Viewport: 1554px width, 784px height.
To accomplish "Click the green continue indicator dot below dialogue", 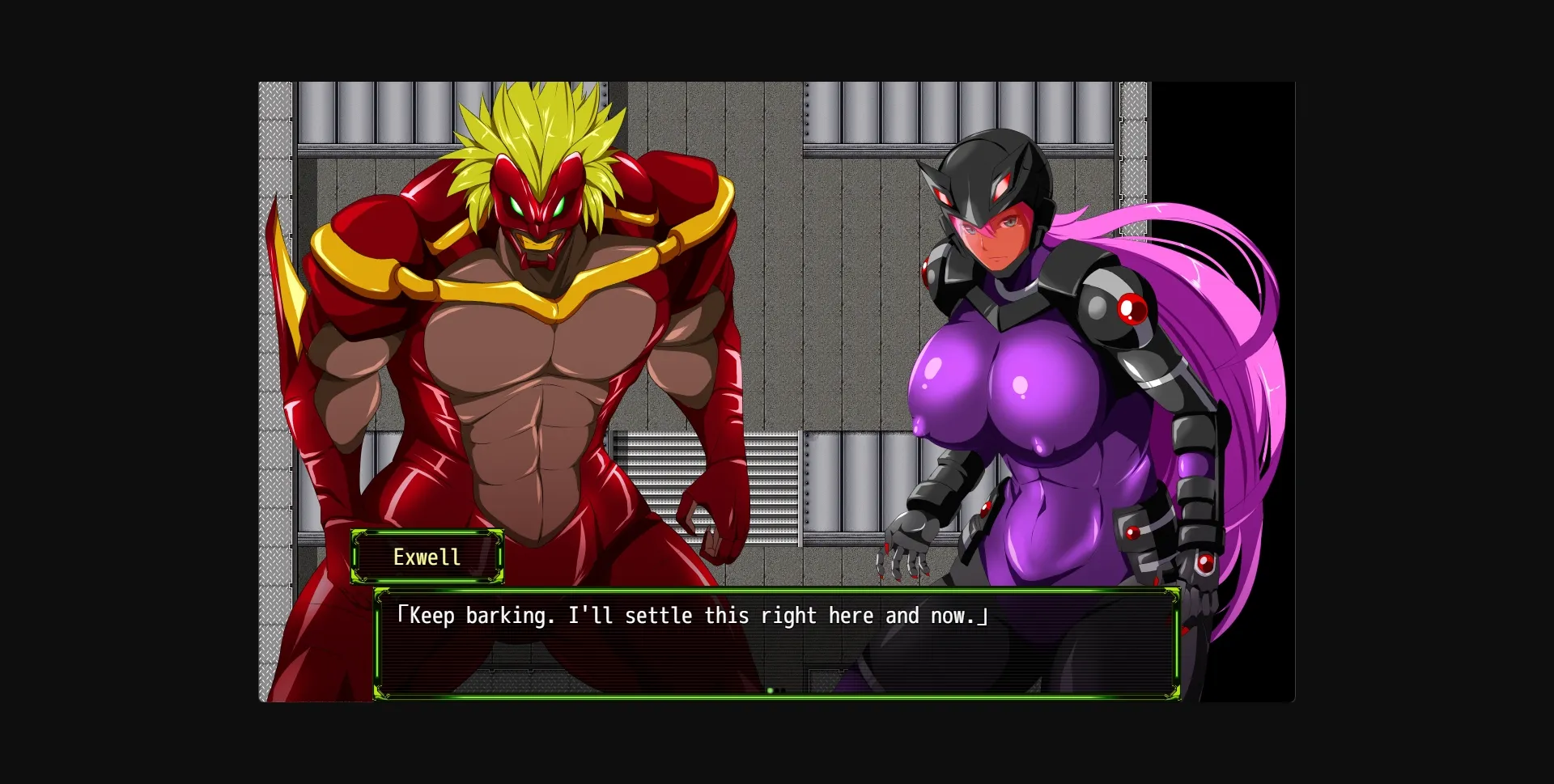I will (770, 690).
